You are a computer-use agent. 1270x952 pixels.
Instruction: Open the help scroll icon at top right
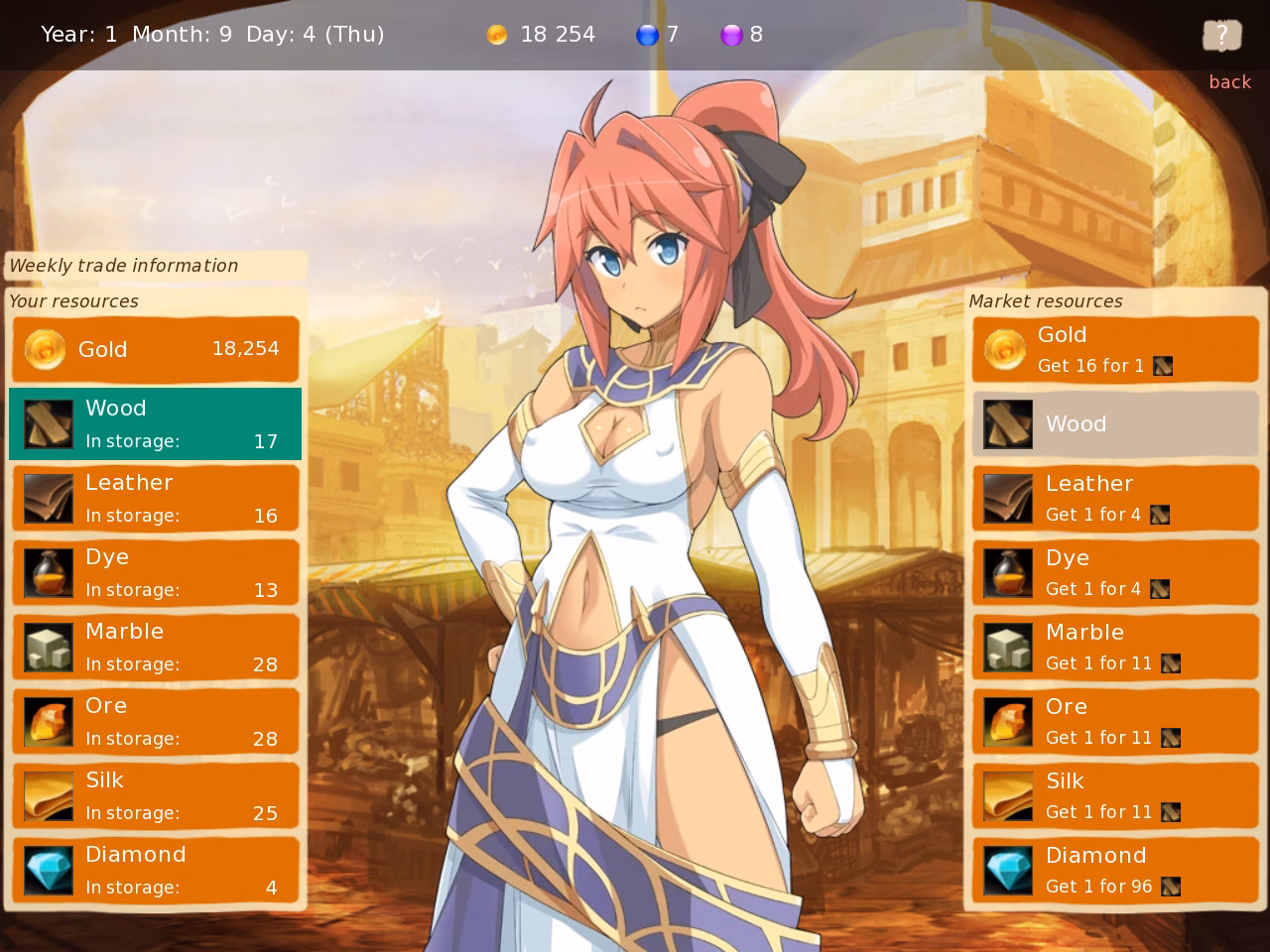1221,35
